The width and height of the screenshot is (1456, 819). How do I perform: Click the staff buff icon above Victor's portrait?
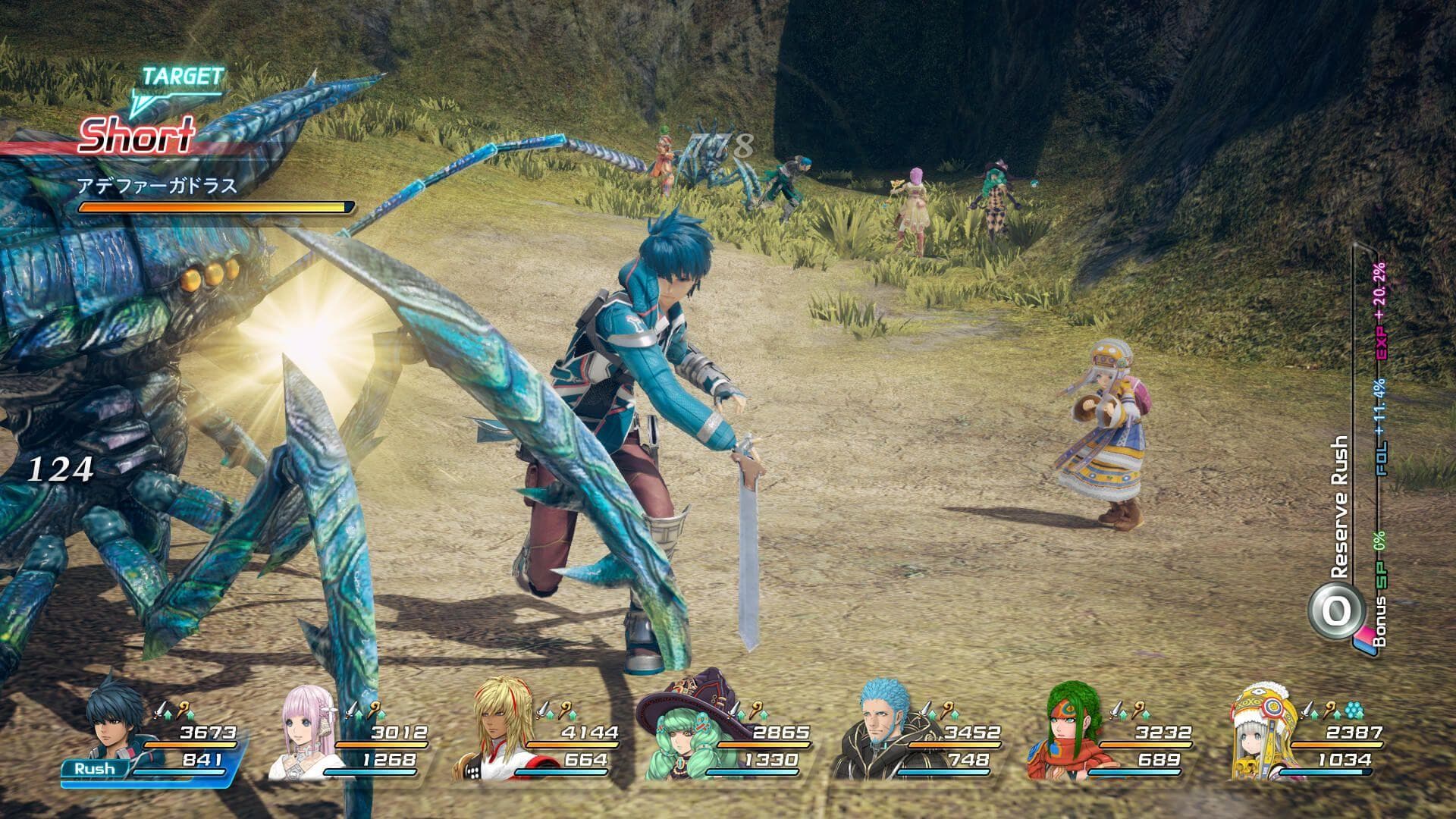pyautogui.click(x=946, y=708)
